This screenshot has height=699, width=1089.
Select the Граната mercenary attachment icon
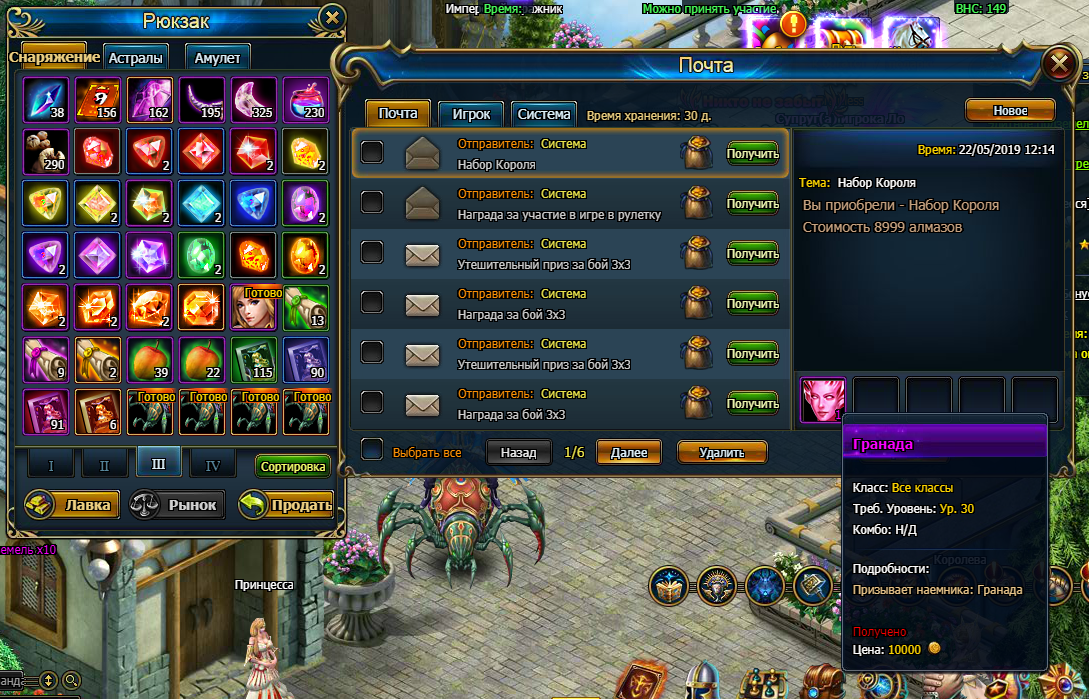point(823,400)
